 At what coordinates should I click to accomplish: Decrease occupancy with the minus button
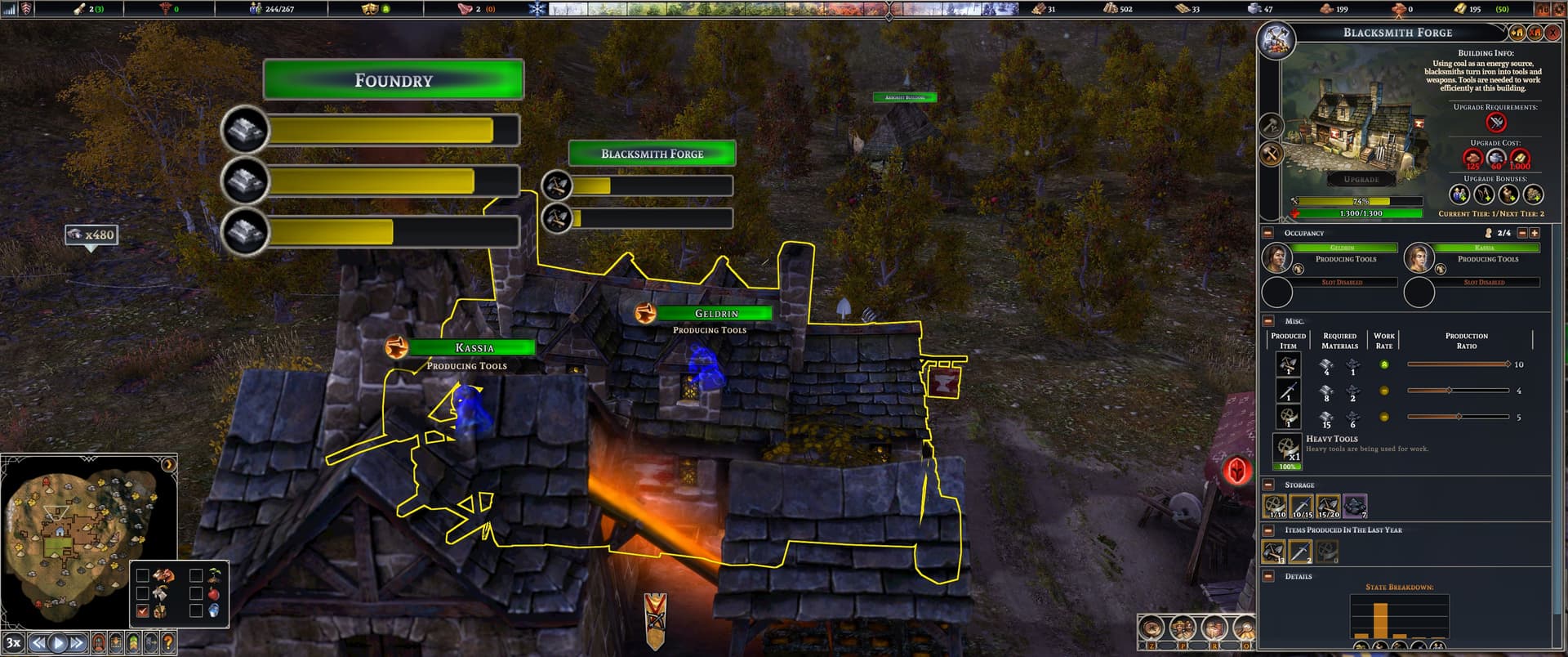[x=1521, y=234]
